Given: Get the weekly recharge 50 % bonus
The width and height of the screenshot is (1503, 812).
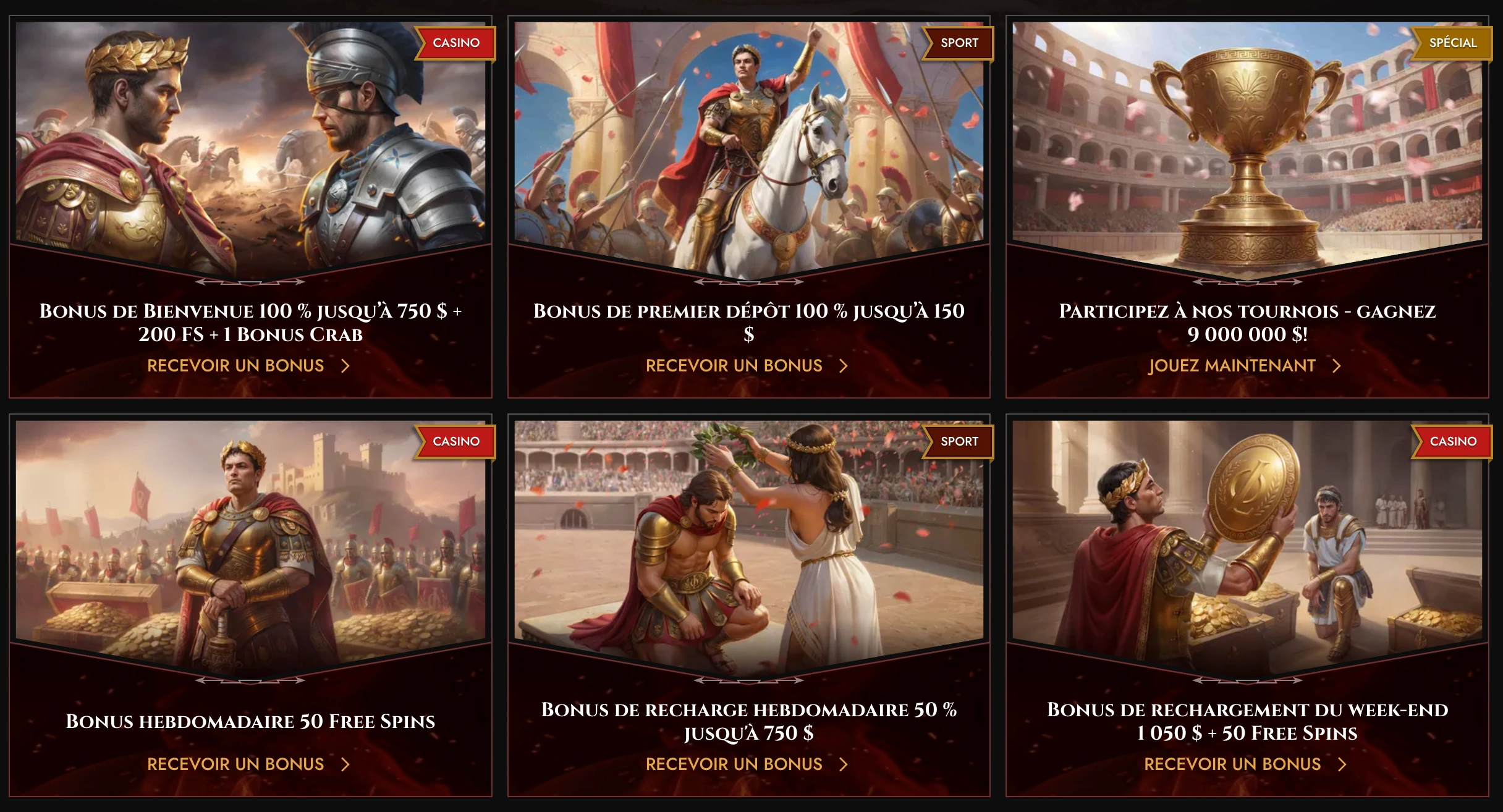Looking at the screenshot, I should pos(746,764).
